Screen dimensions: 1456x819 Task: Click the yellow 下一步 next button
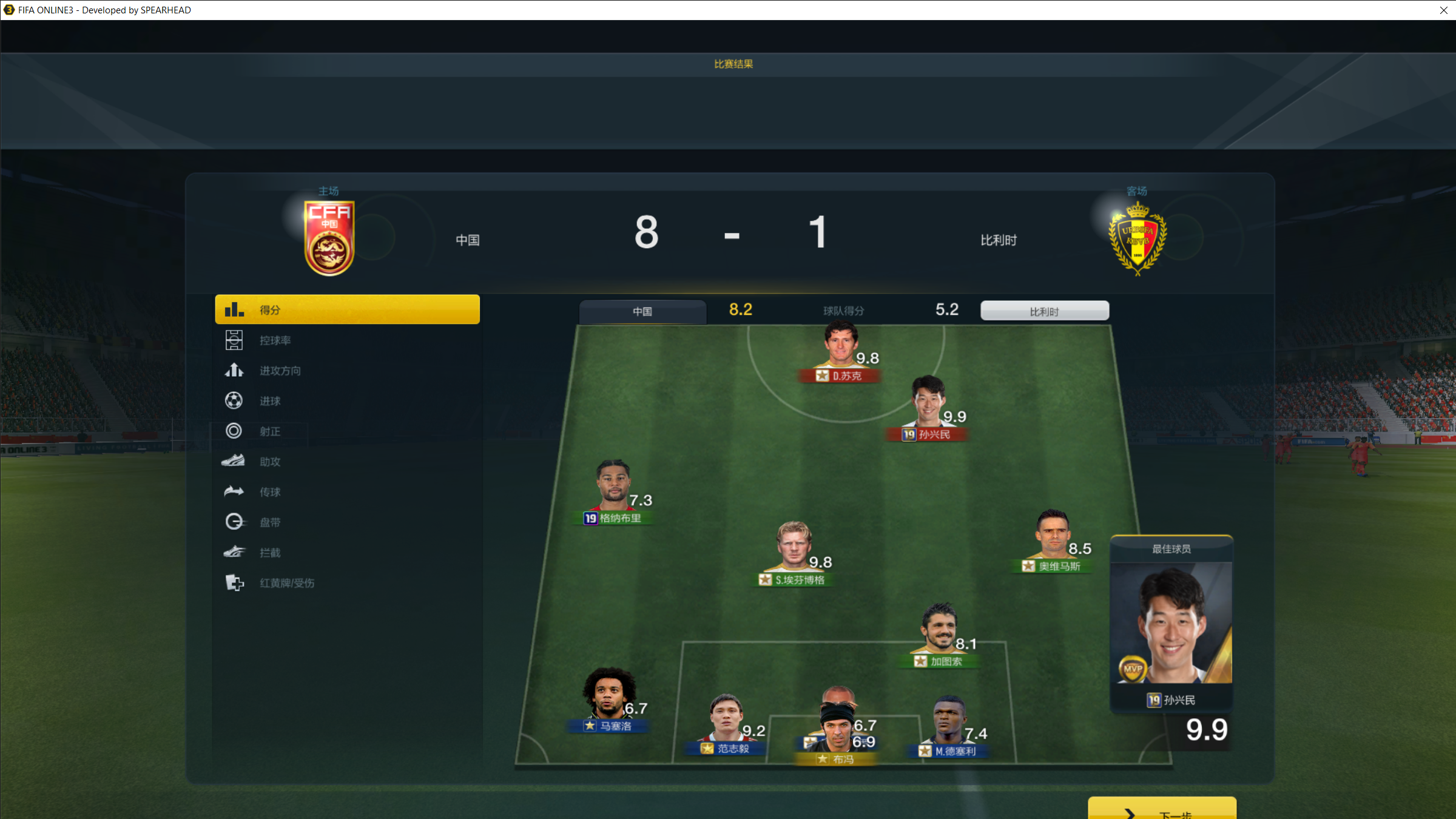[x=1162, y=811]
